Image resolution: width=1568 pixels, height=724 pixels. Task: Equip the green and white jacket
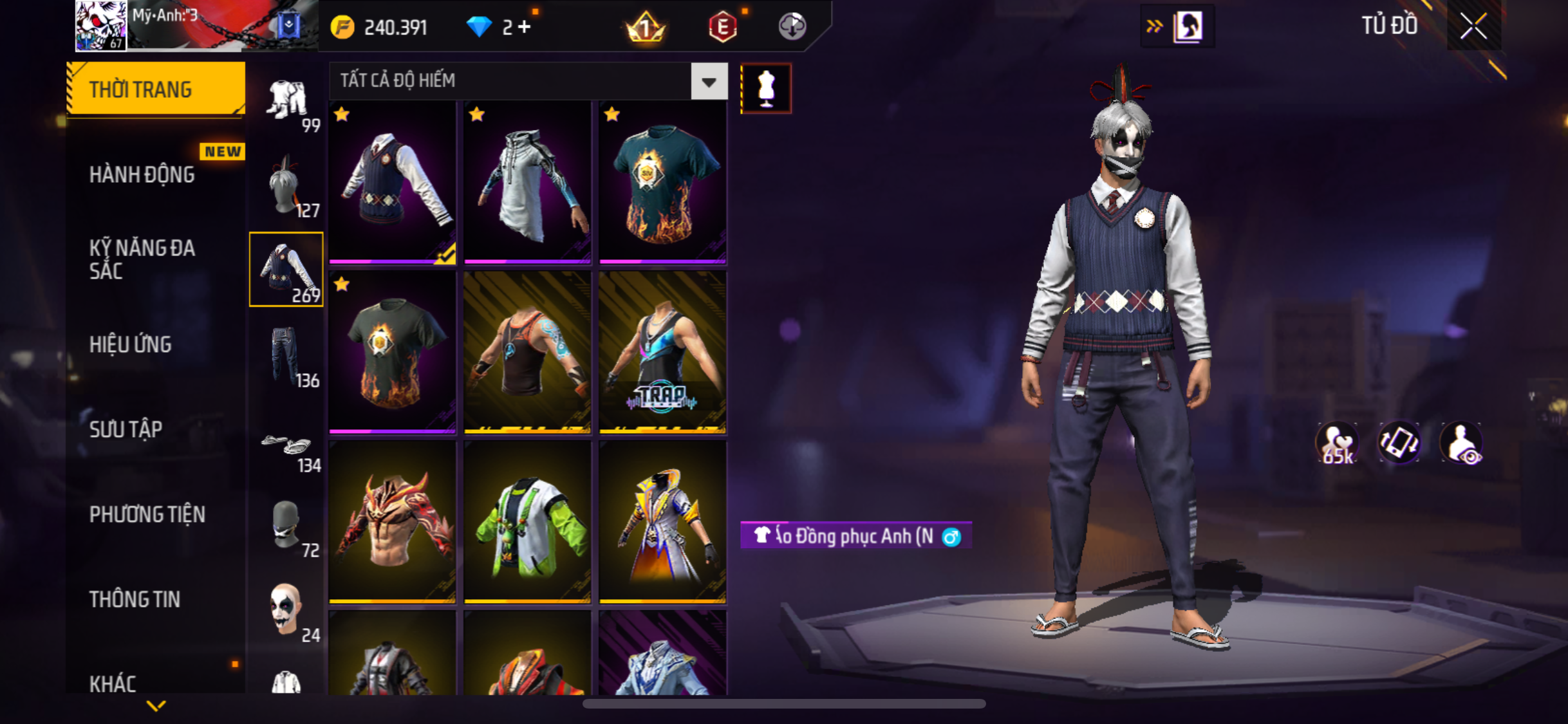(527, 521)
